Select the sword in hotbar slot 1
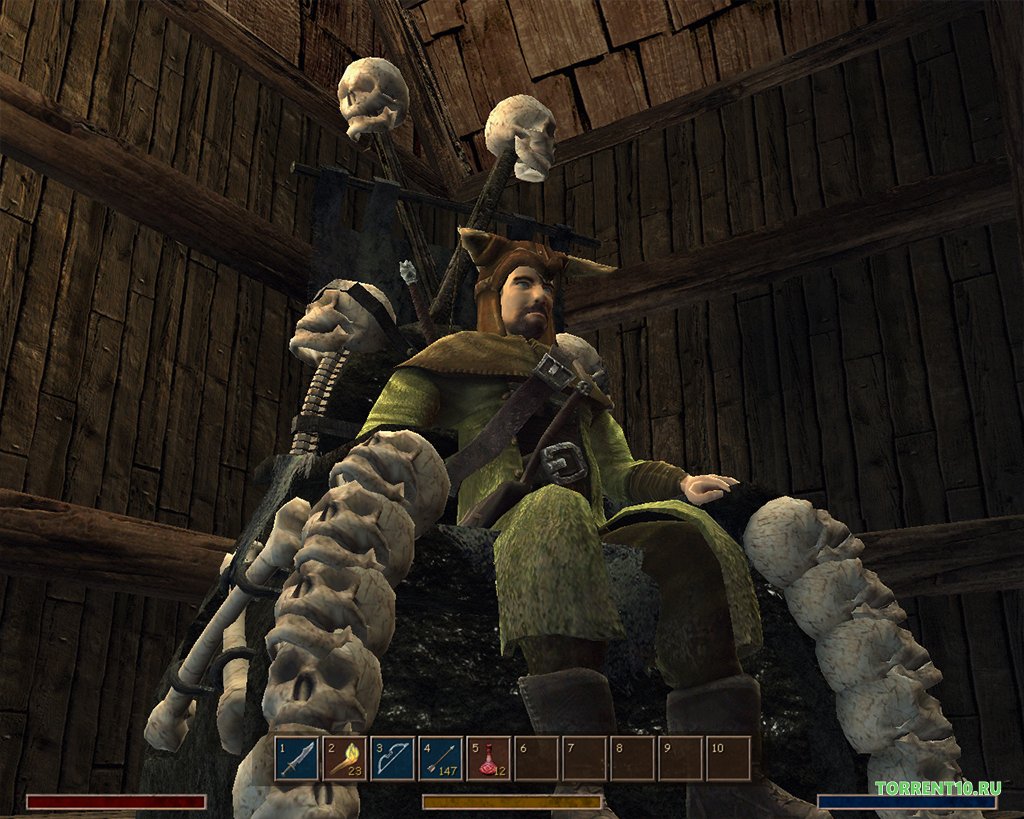The width and height of the screenshot is (1024, 819). tap(296, 759)
